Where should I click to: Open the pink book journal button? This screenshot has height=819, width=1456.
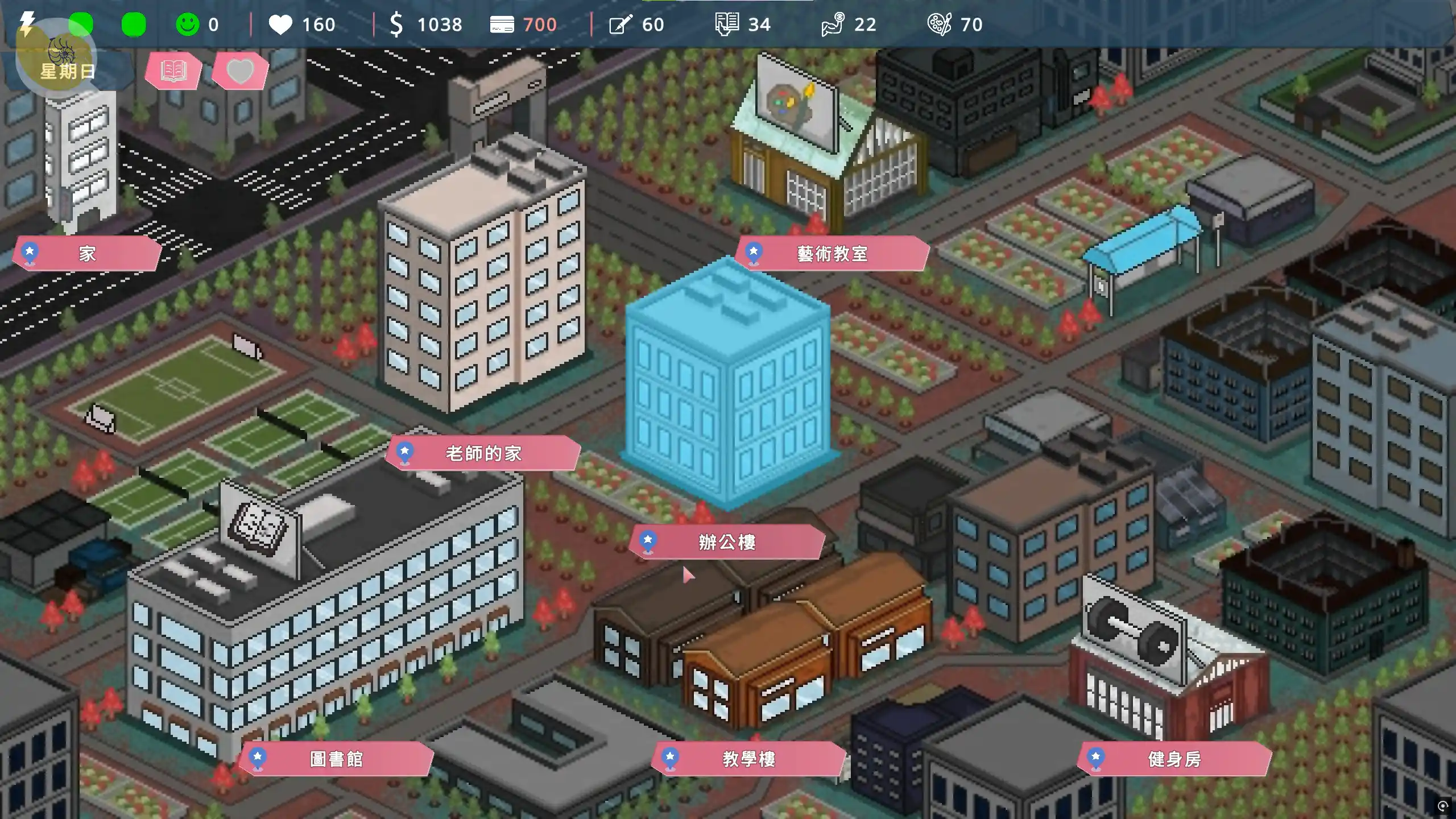173,71
